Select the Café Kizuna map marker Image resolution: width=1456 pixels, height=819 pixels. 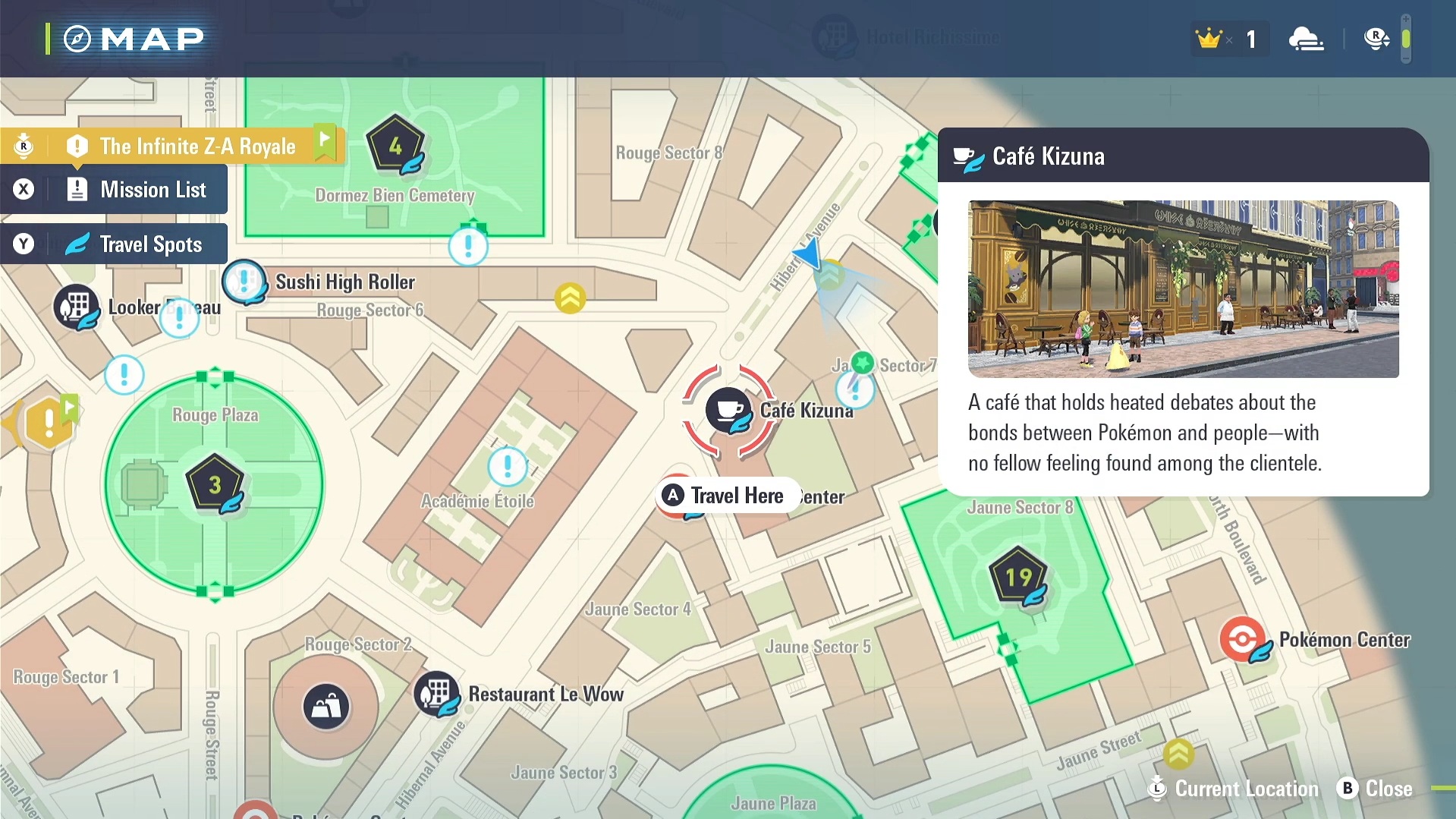pos(728,411)
